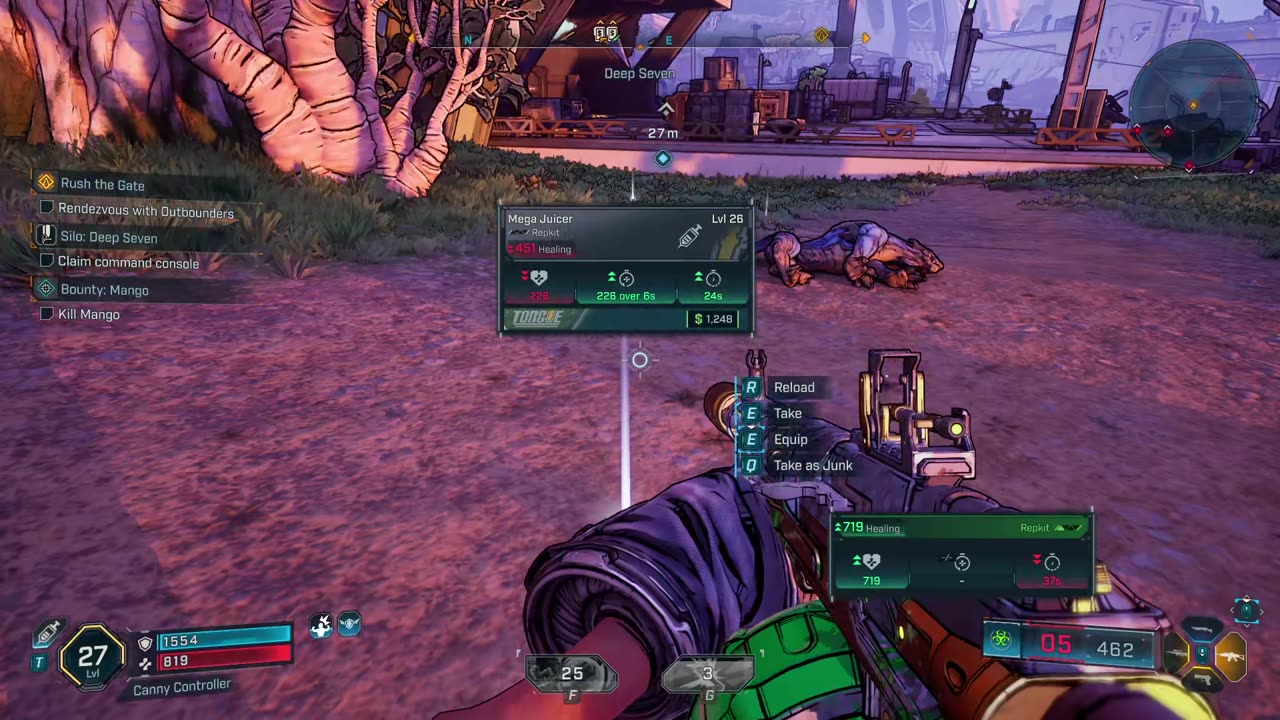Select the Reload prompt option
Screen dimensions: 1280x720
(793, 387)
